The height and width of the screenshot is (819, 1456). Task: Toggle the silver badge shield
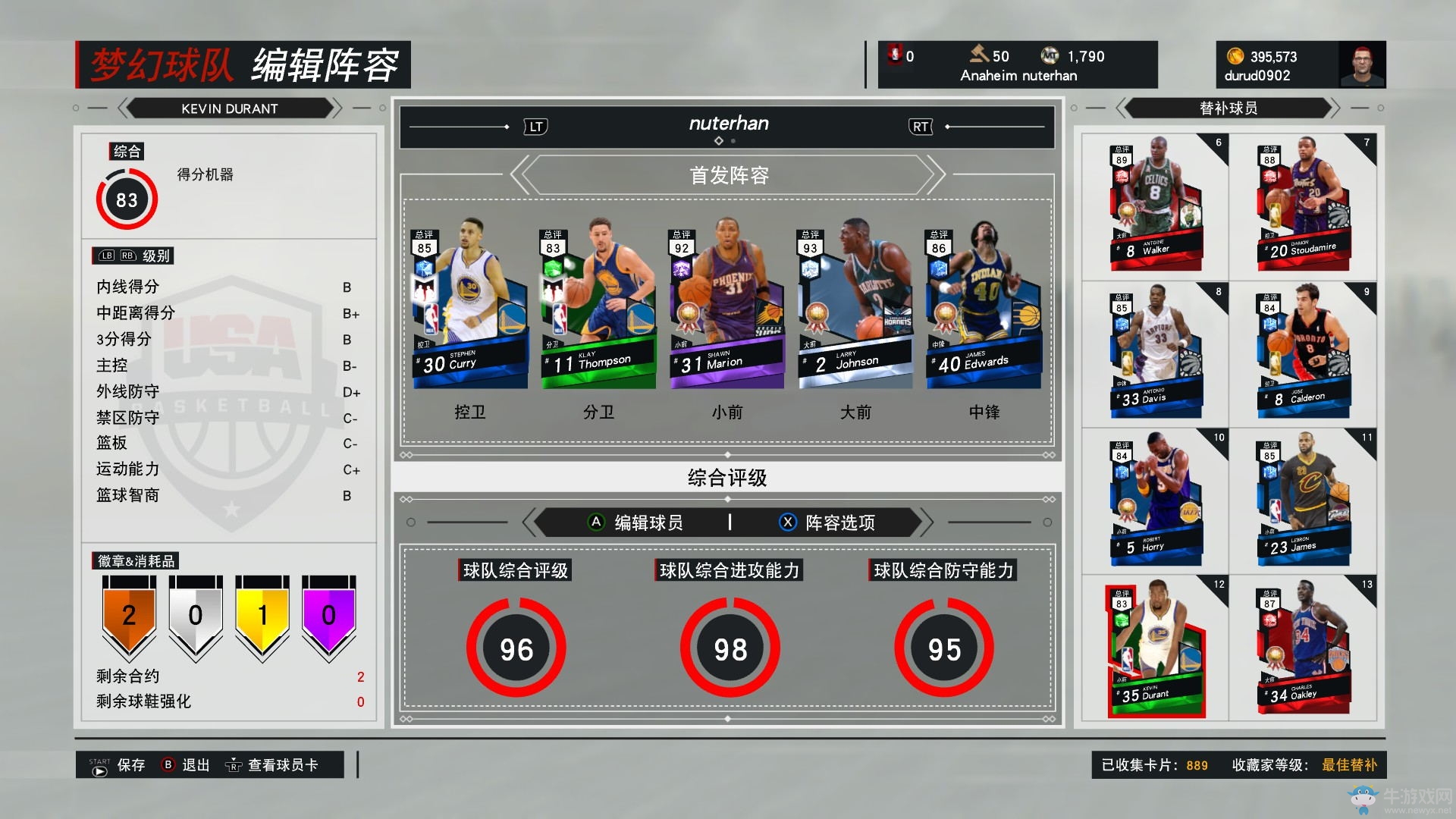pos(194,616)
